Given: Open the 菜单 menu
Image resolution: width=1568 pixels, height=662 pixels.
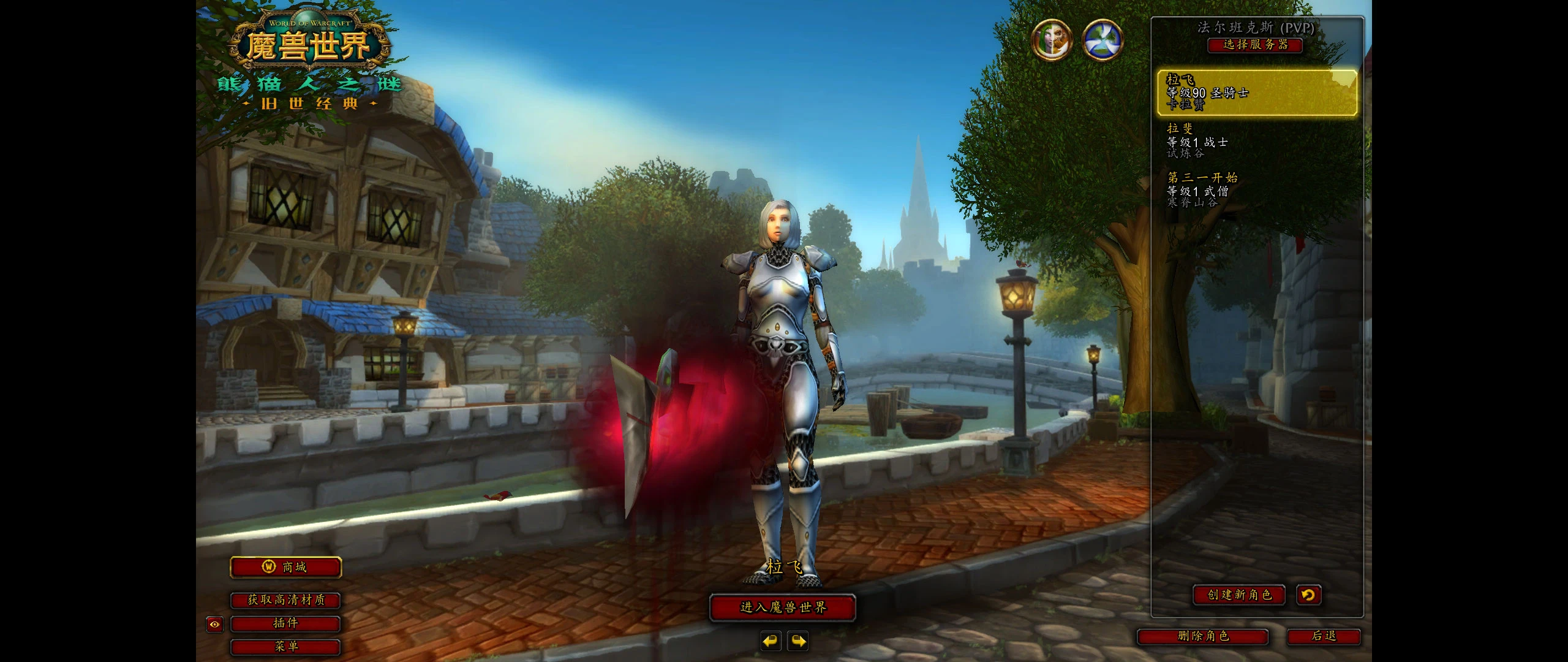Looking at the screenshot, I should [x=285, y=646].
